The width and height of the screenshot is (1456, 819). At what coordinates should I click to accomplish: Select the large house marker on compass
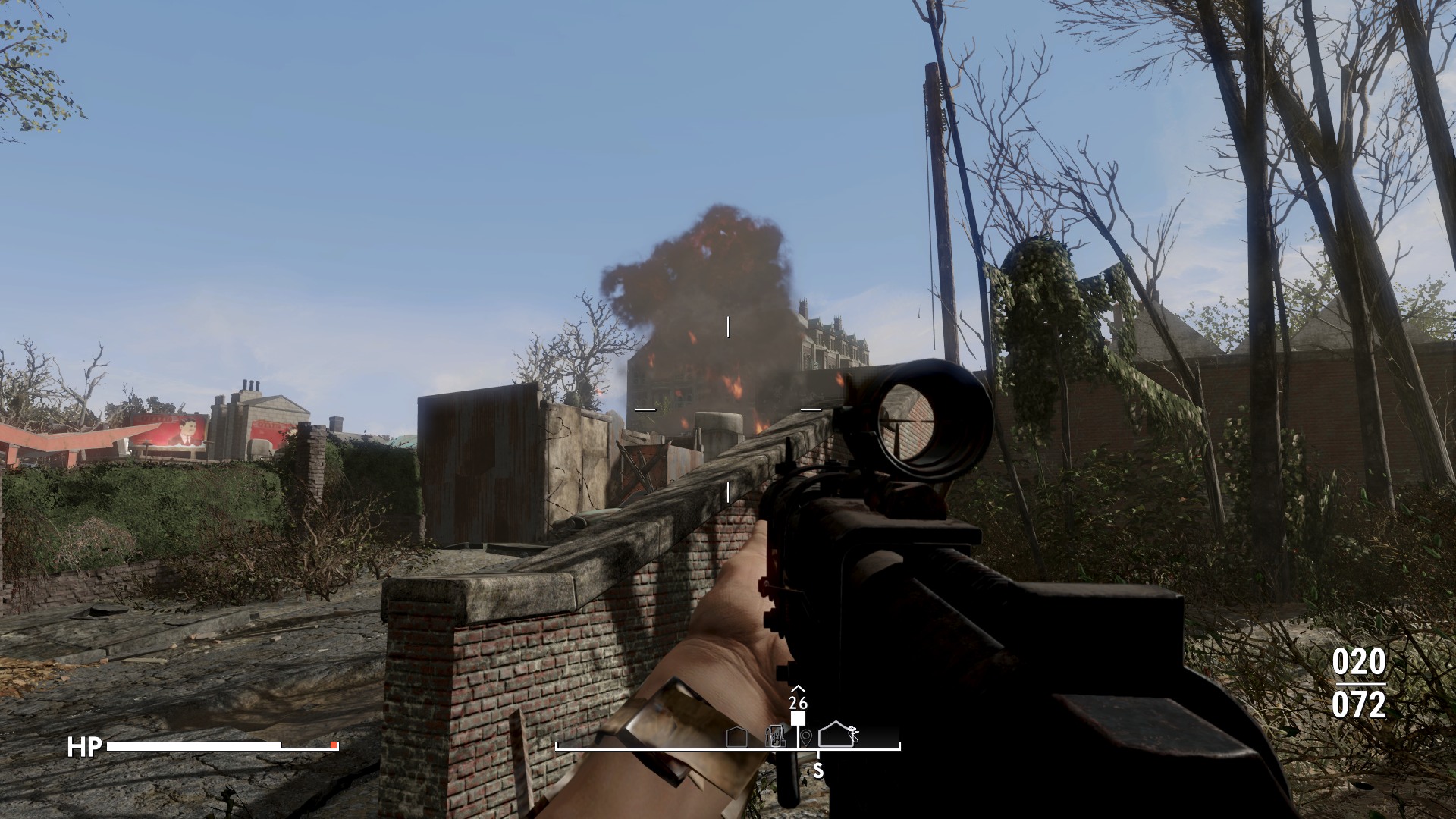coord(836,734)
